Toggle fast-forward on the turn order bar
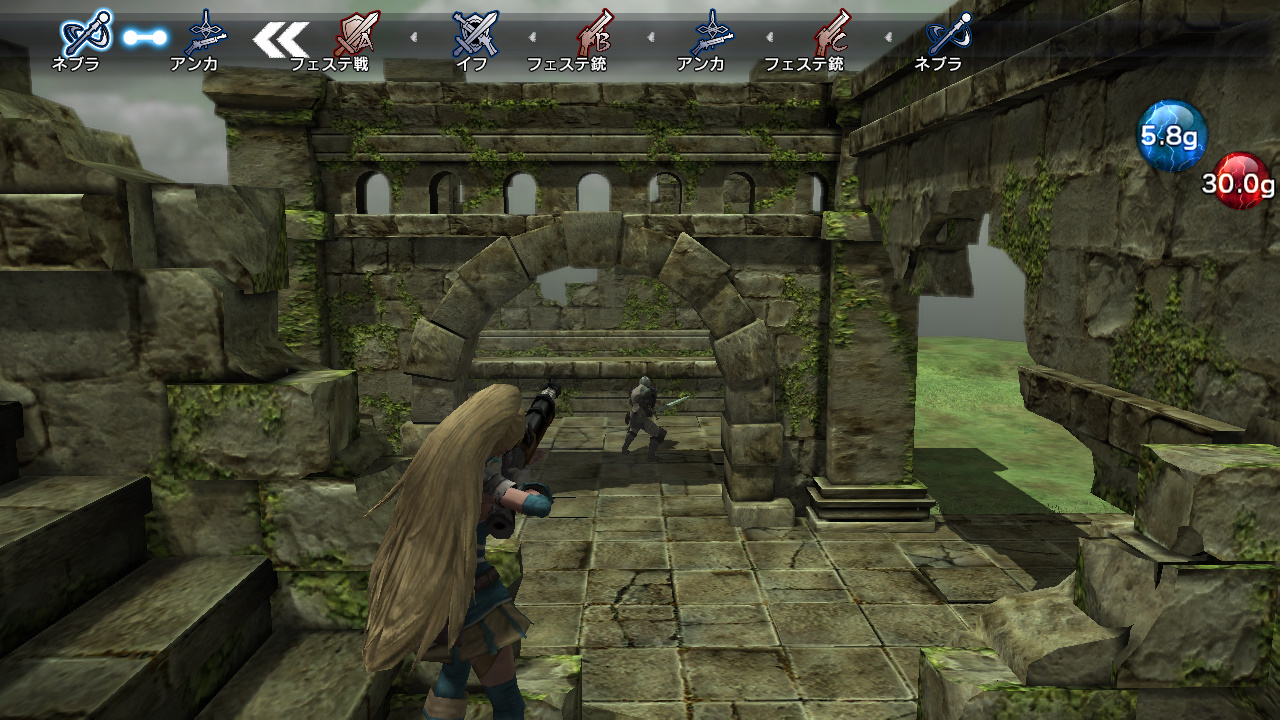The image size is (1280, 720). pos(283,38)
